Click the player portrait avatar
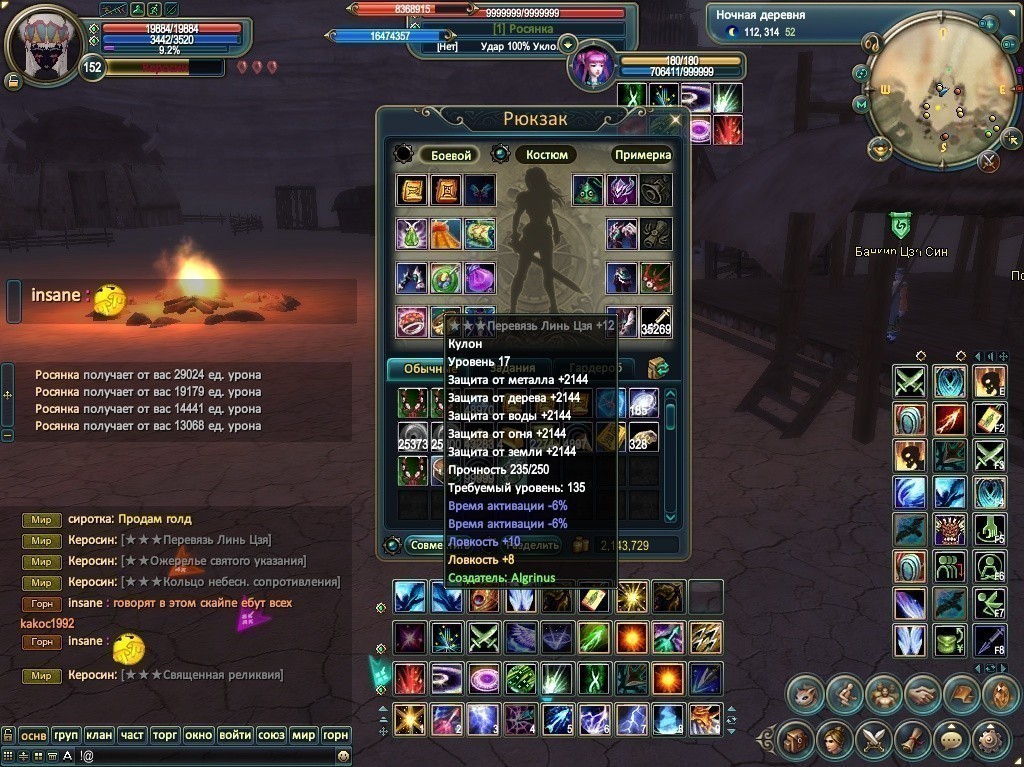The height and width of the screenshot is (767, 1024). pos(46,47)
